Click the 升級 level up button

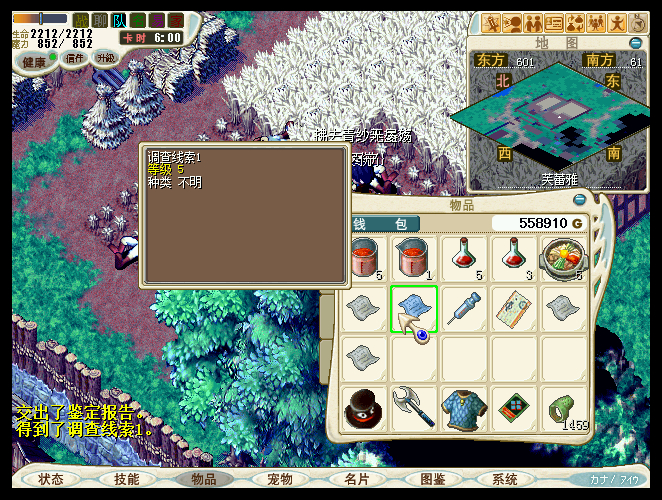coord(105,58)
